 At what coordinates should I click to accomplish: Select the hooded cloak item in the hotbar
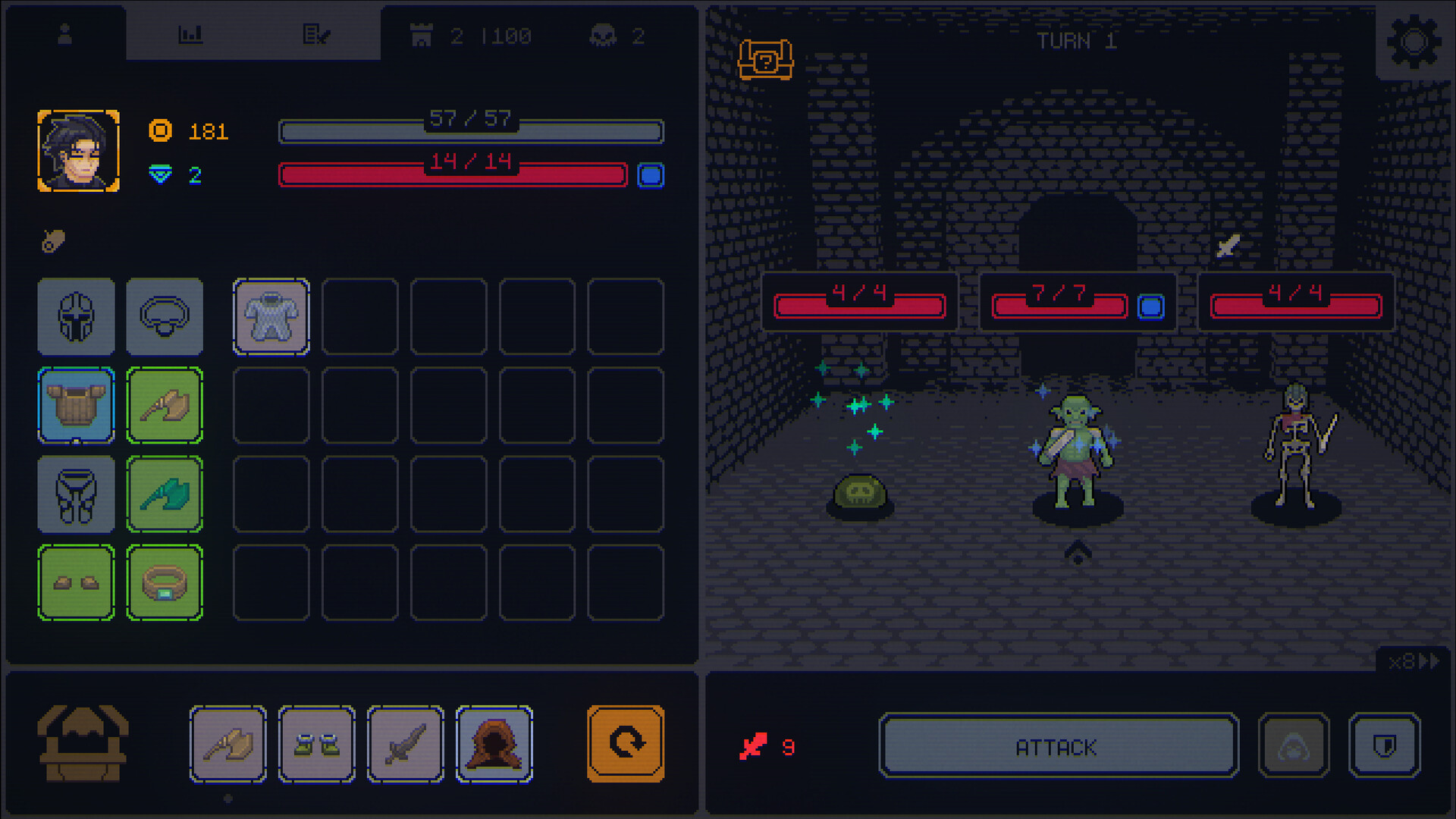point(494,744)
